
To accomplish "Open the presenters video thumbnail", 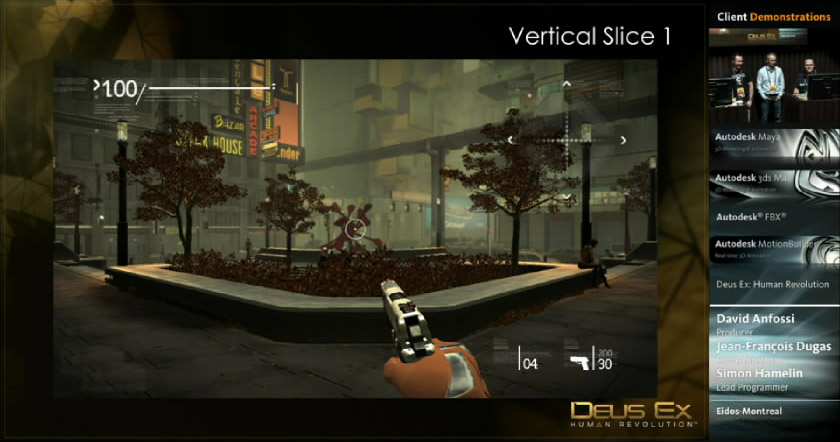I will tap(774, 74).
